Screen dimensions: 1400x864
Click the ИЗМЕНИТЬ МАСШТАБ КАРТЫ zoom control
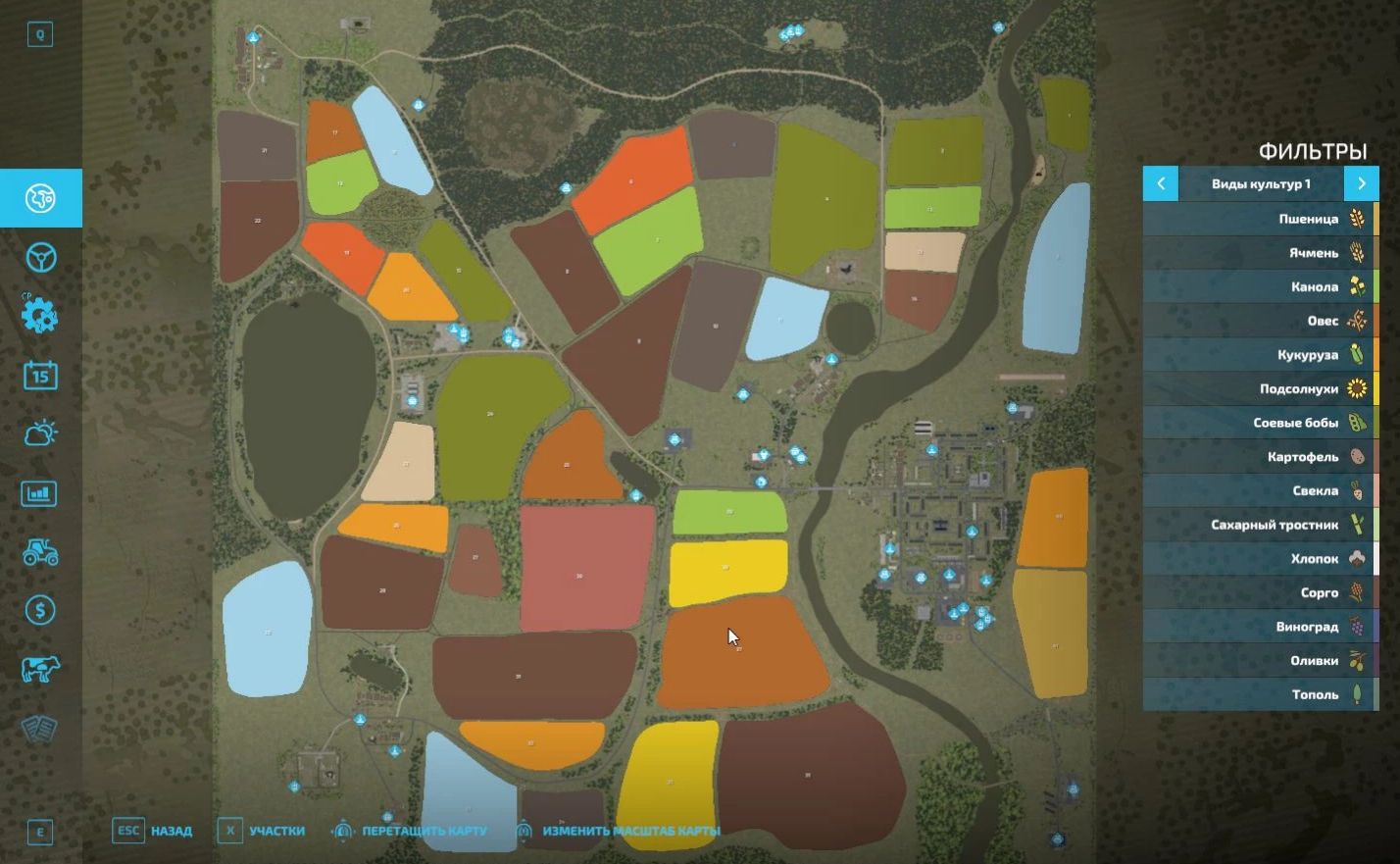click(x=631, y=830)
